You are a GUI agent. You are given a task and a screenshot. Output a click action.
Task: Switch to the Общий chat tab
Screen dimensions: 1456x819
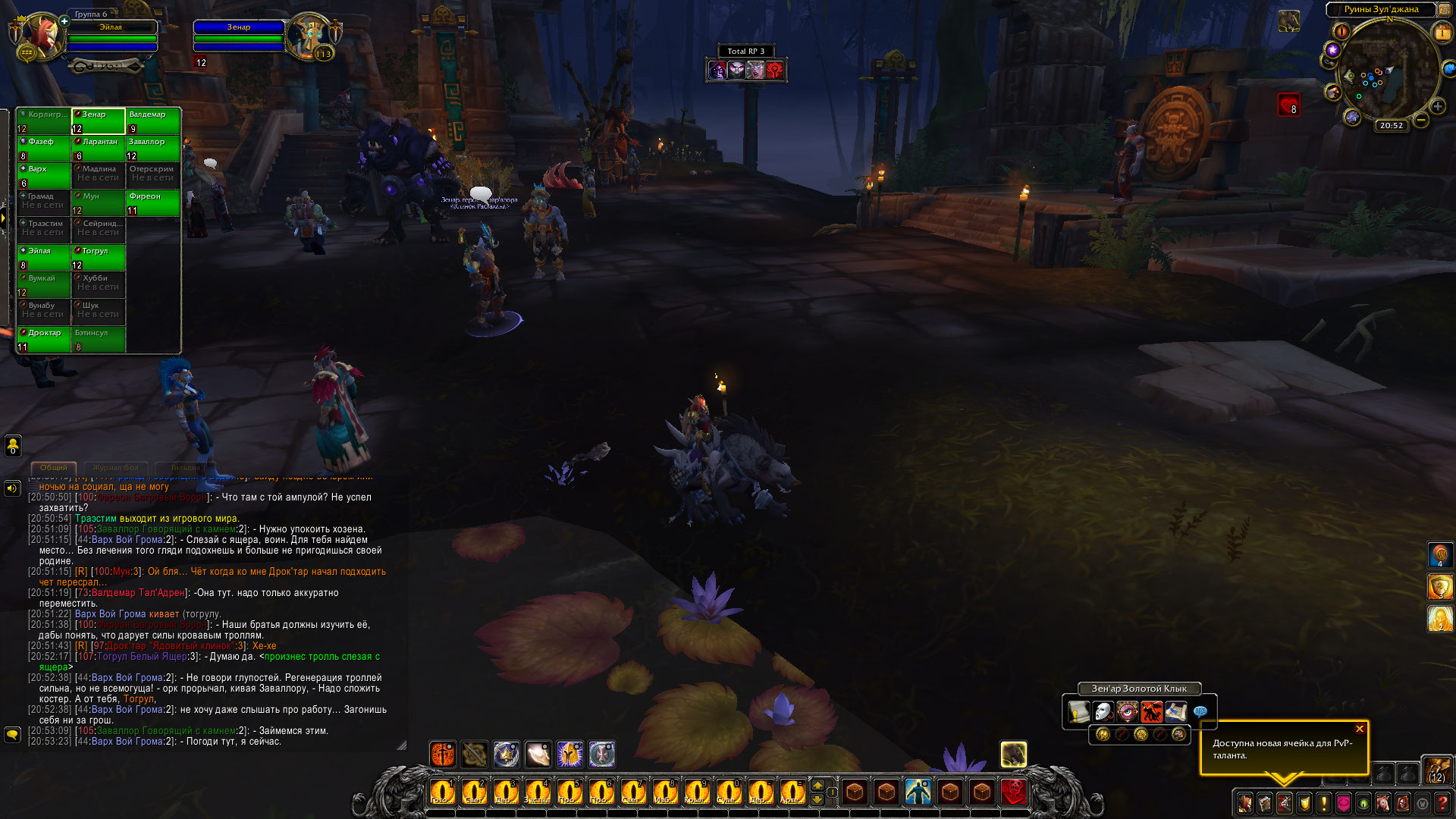click(x=54, y=468)
